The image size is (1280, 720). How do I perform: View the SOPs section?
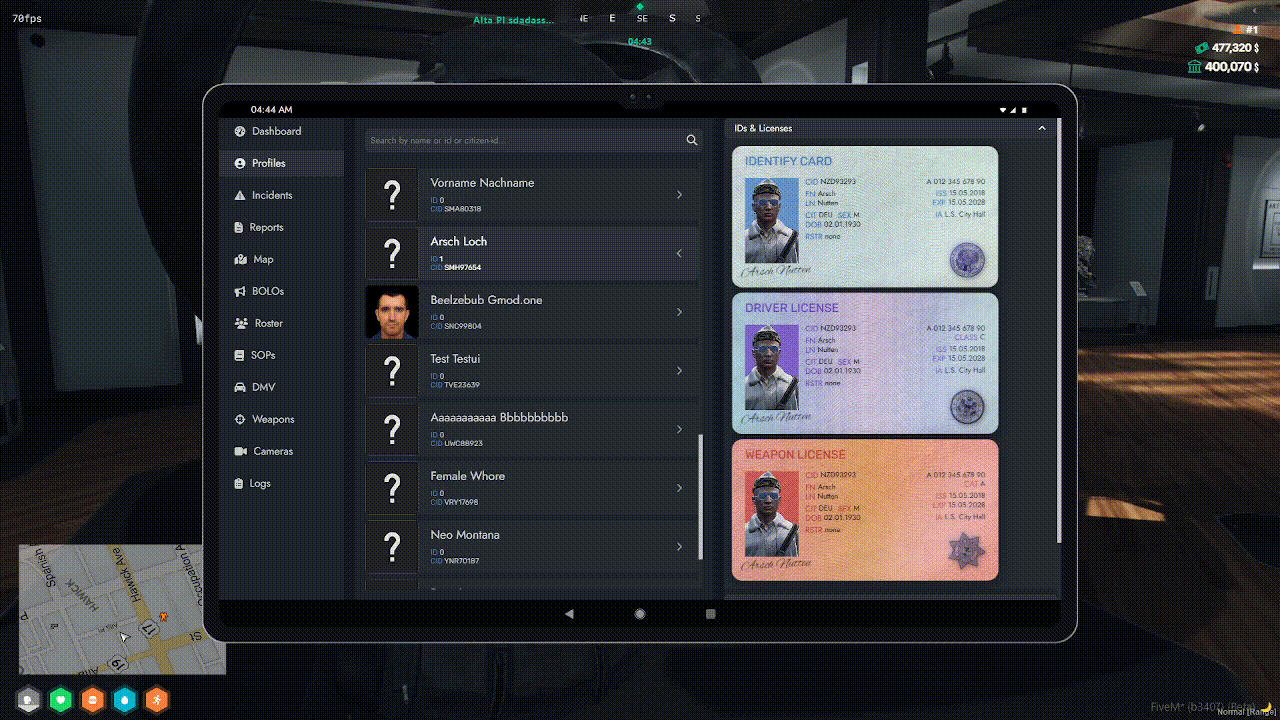(262, 355)
